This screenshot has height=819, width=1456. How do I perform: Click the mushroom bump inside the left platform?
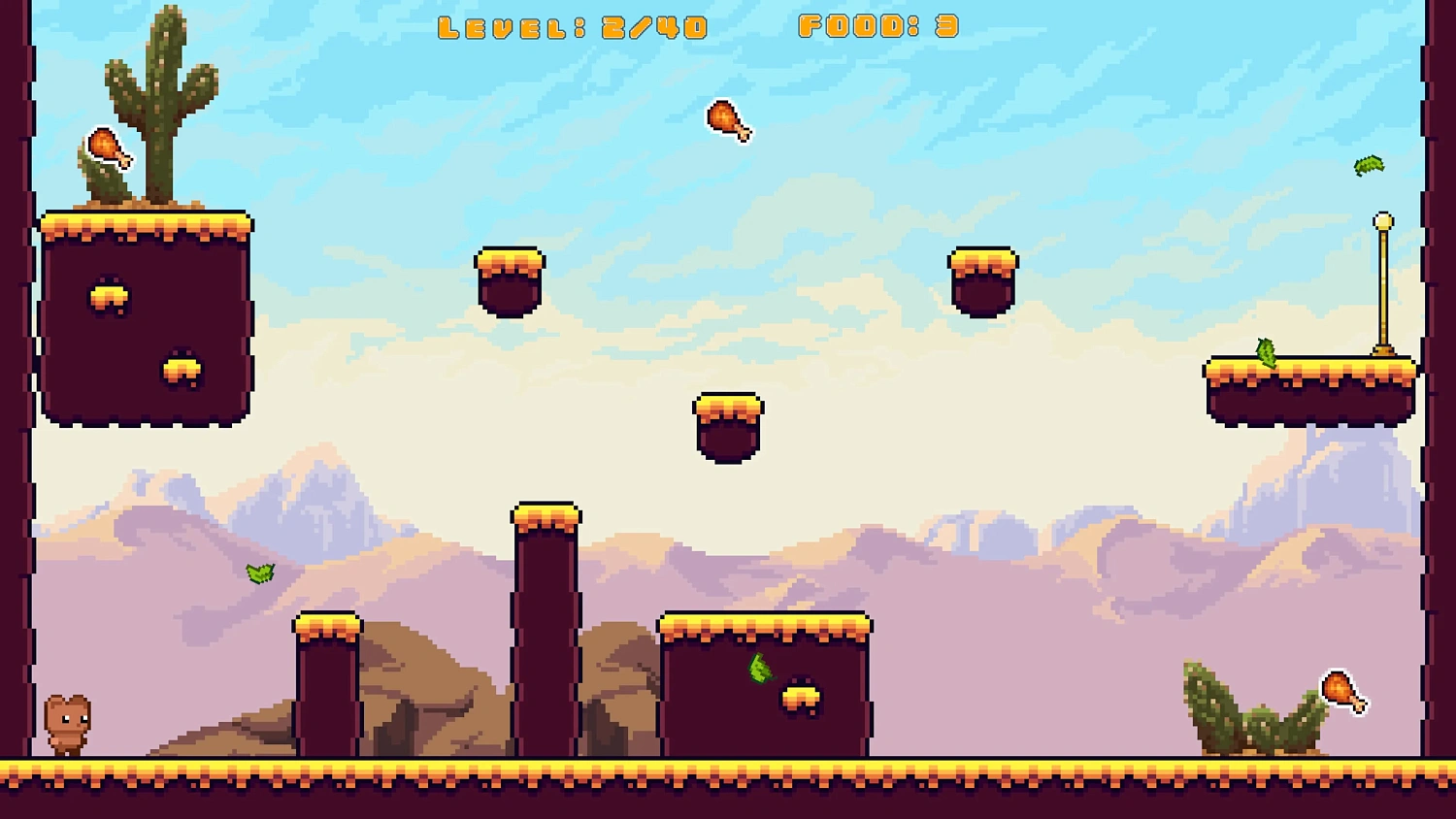(x=109, y=297)
